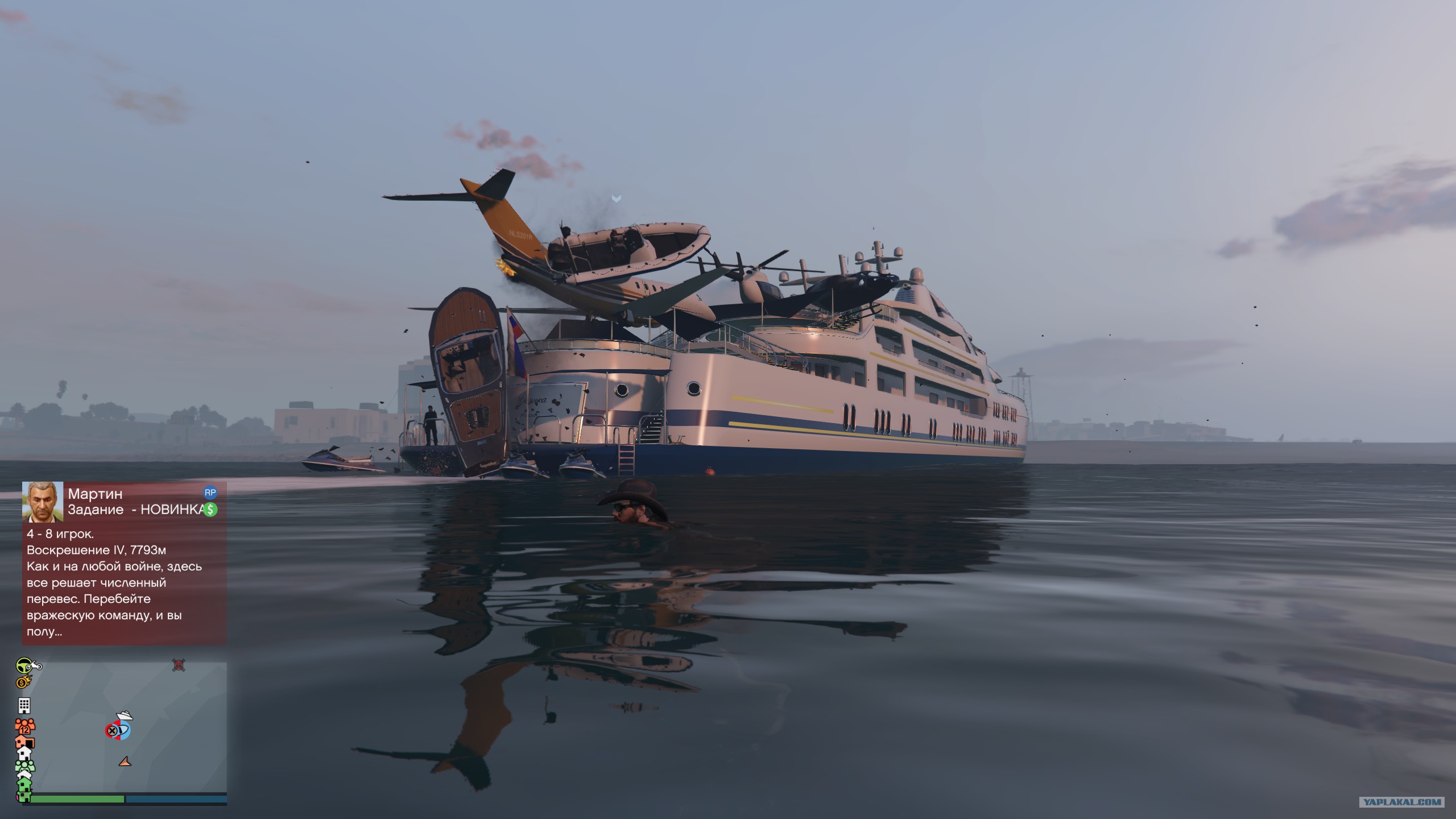Click the green dollar badge
Viewport: 1456px width, 819px height.
tap(210, 510)
